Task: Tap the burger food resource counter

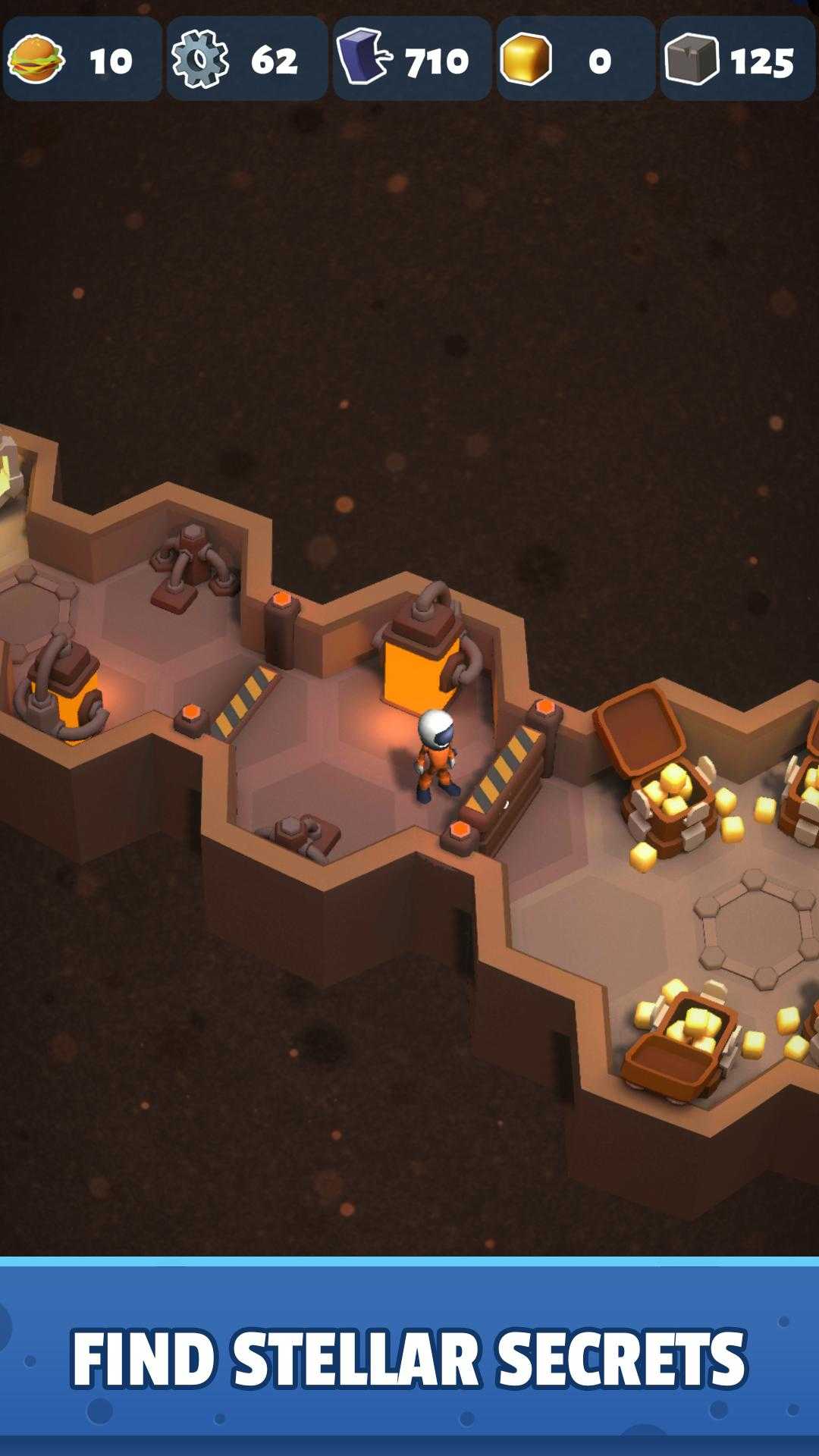Action: [x=82, y=59]
